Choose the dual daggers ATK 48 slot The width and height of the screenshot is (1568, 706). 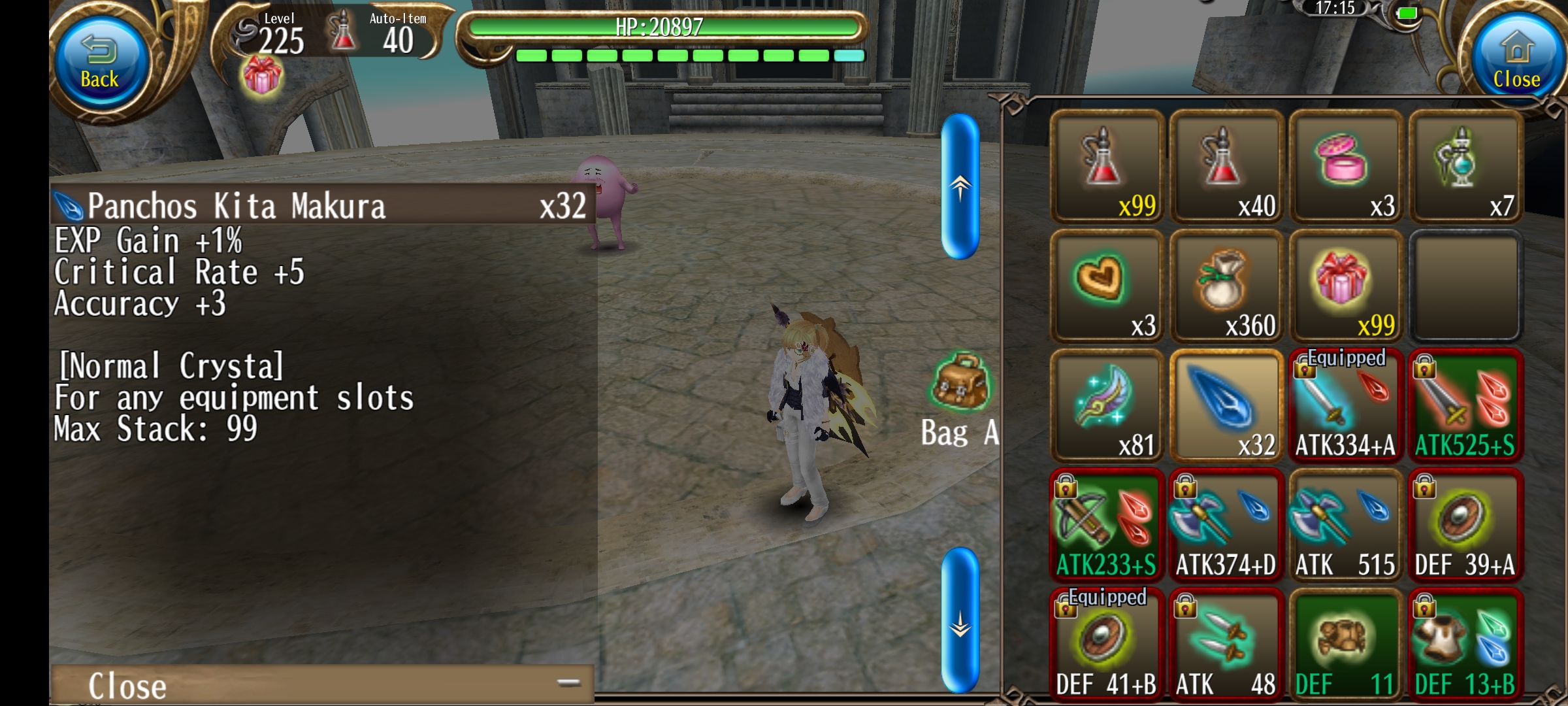click(x=1226, y=645)
